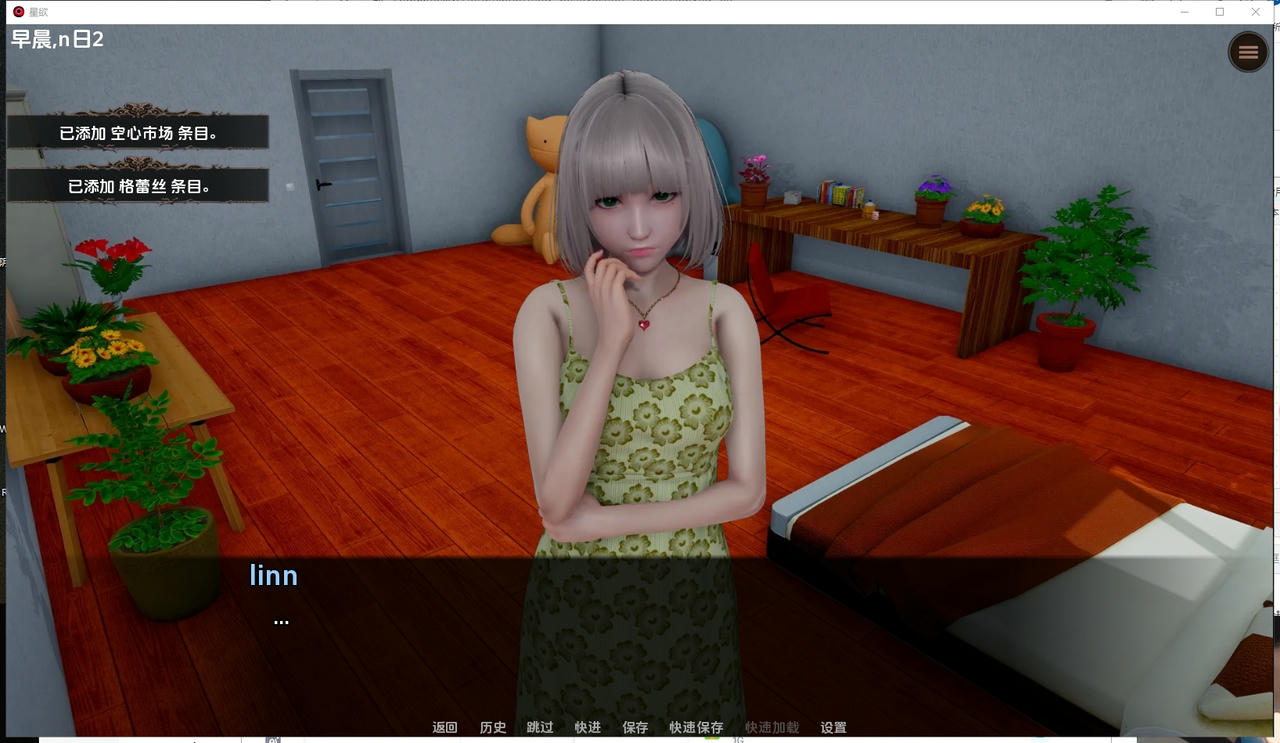
Task: Click the Windows taskbar below the game
Action: pyautogui.click(x=640, y=741)
